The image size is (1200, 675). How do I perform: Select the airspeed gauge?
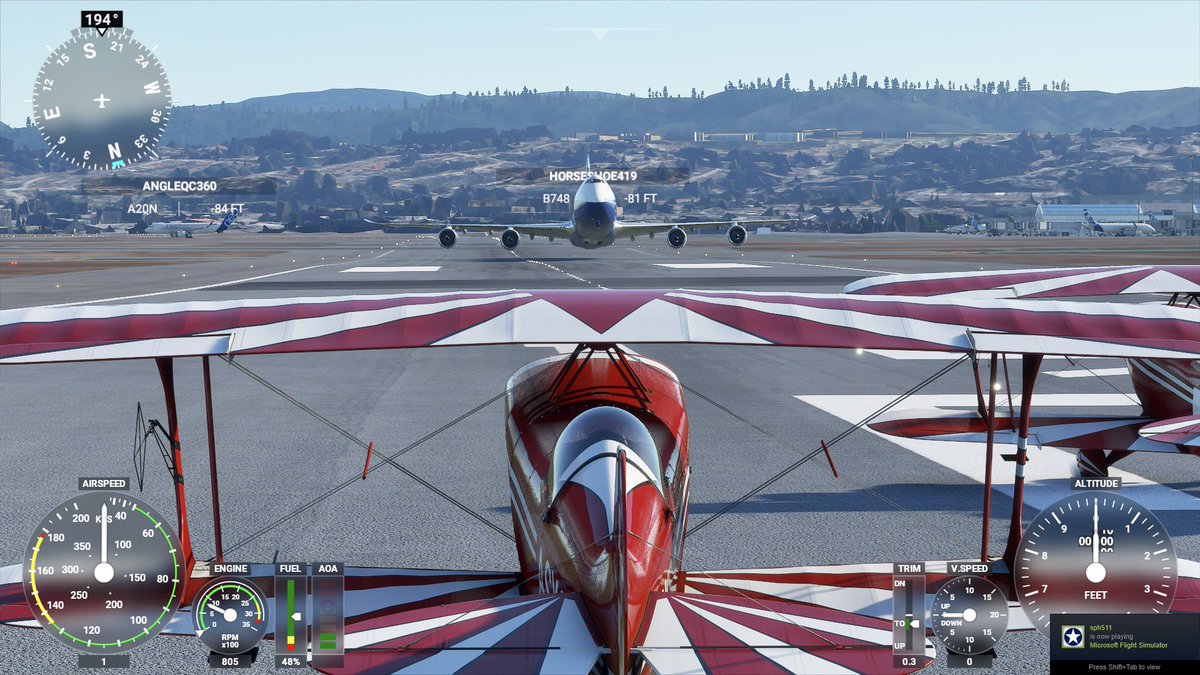(103, 572)
